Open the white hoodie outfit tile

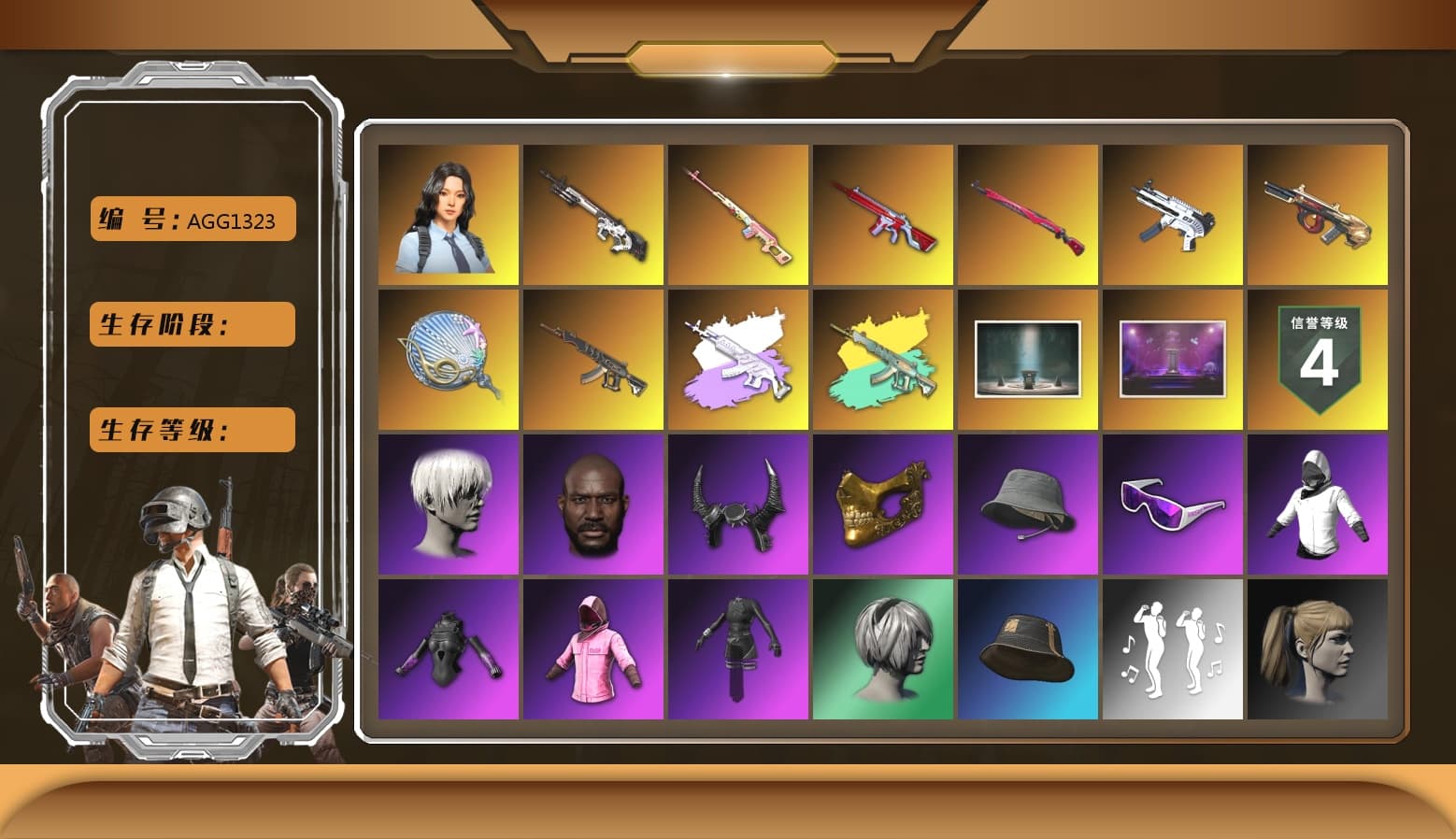1318,505
